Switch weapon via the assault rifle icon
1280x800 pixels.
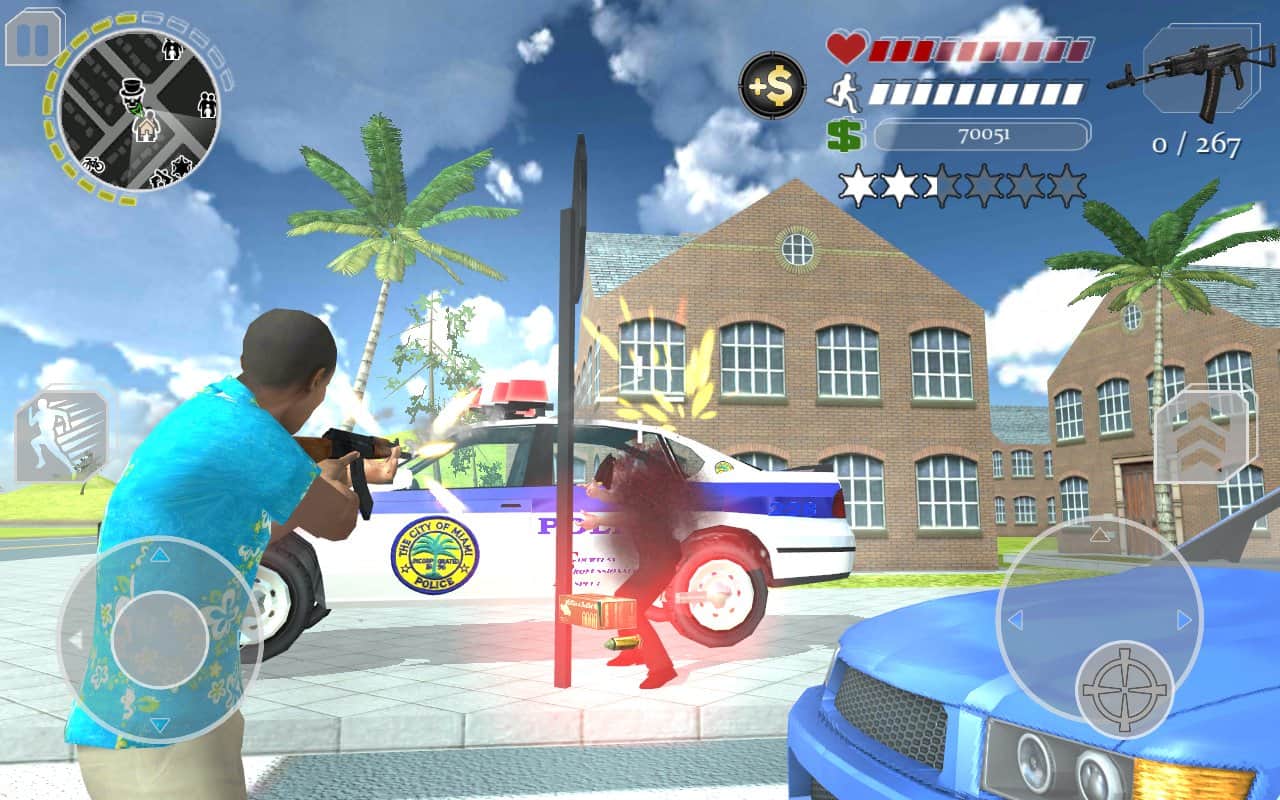[x=1185, y=73]
